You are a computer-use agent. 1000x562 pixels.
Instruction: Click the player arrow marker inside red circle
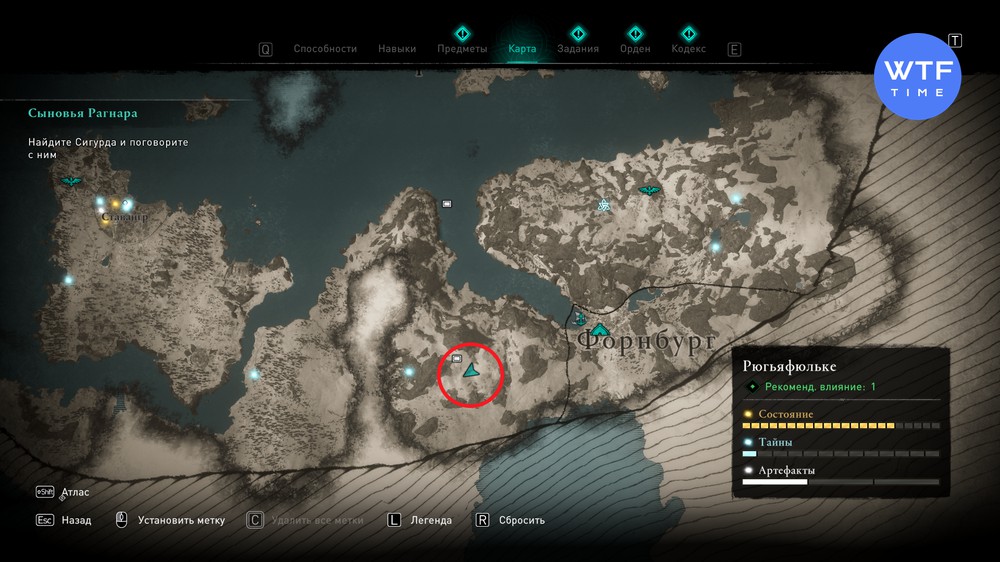click(x=471, y=369)
